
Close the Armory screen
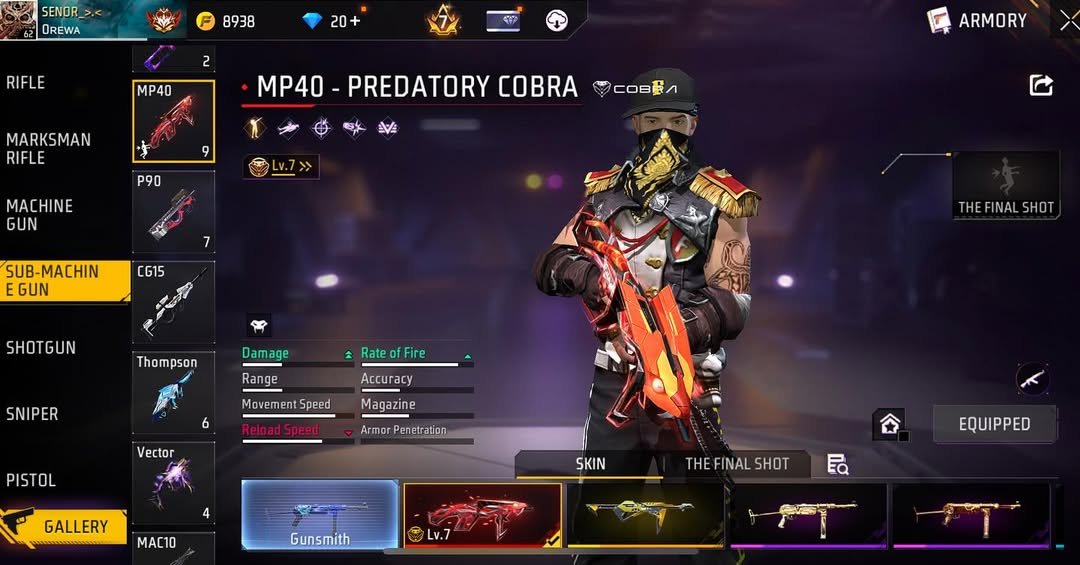click(x=1067, y=20)
